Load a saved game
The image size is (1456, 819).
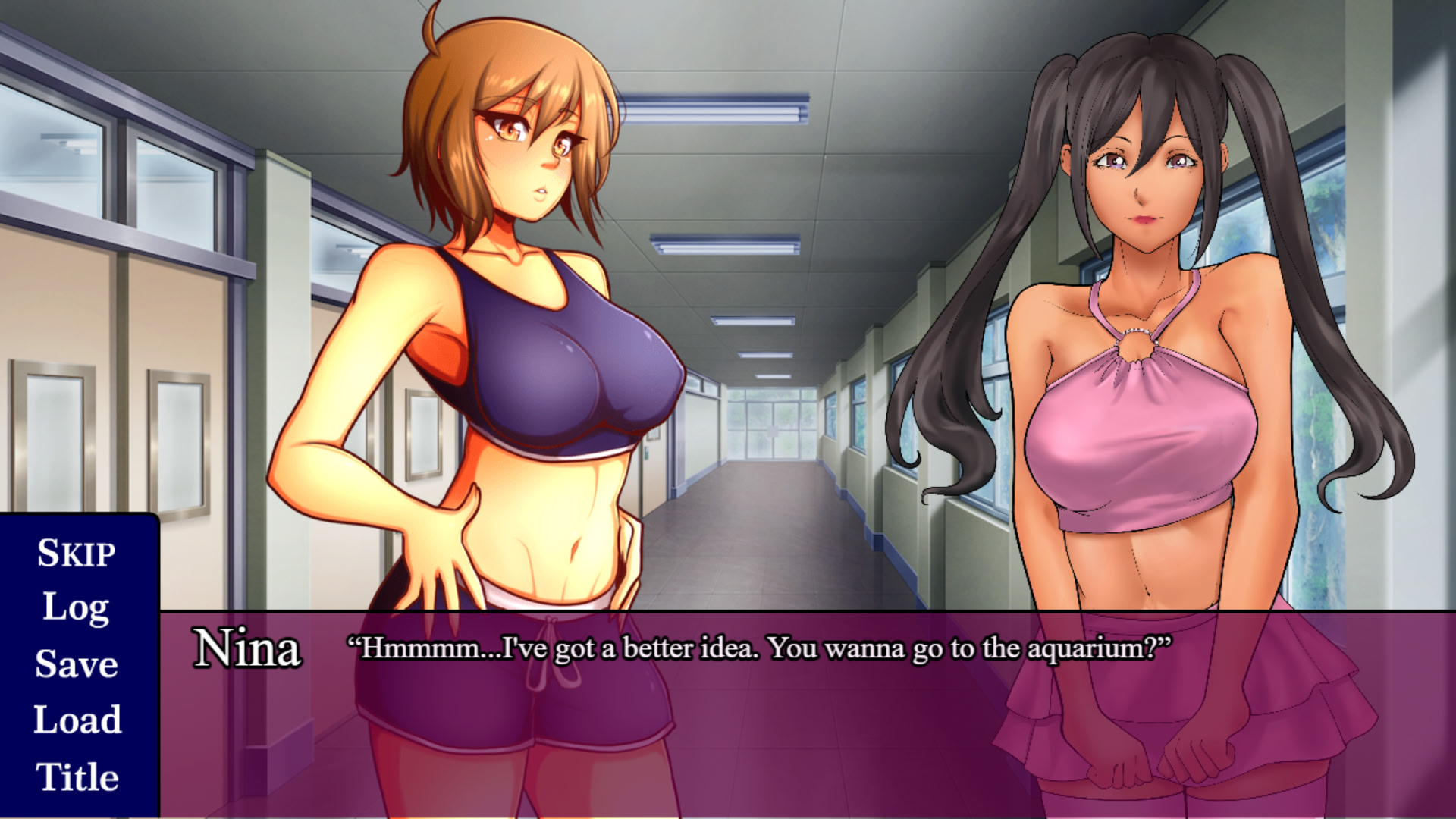tap(77, 720)
